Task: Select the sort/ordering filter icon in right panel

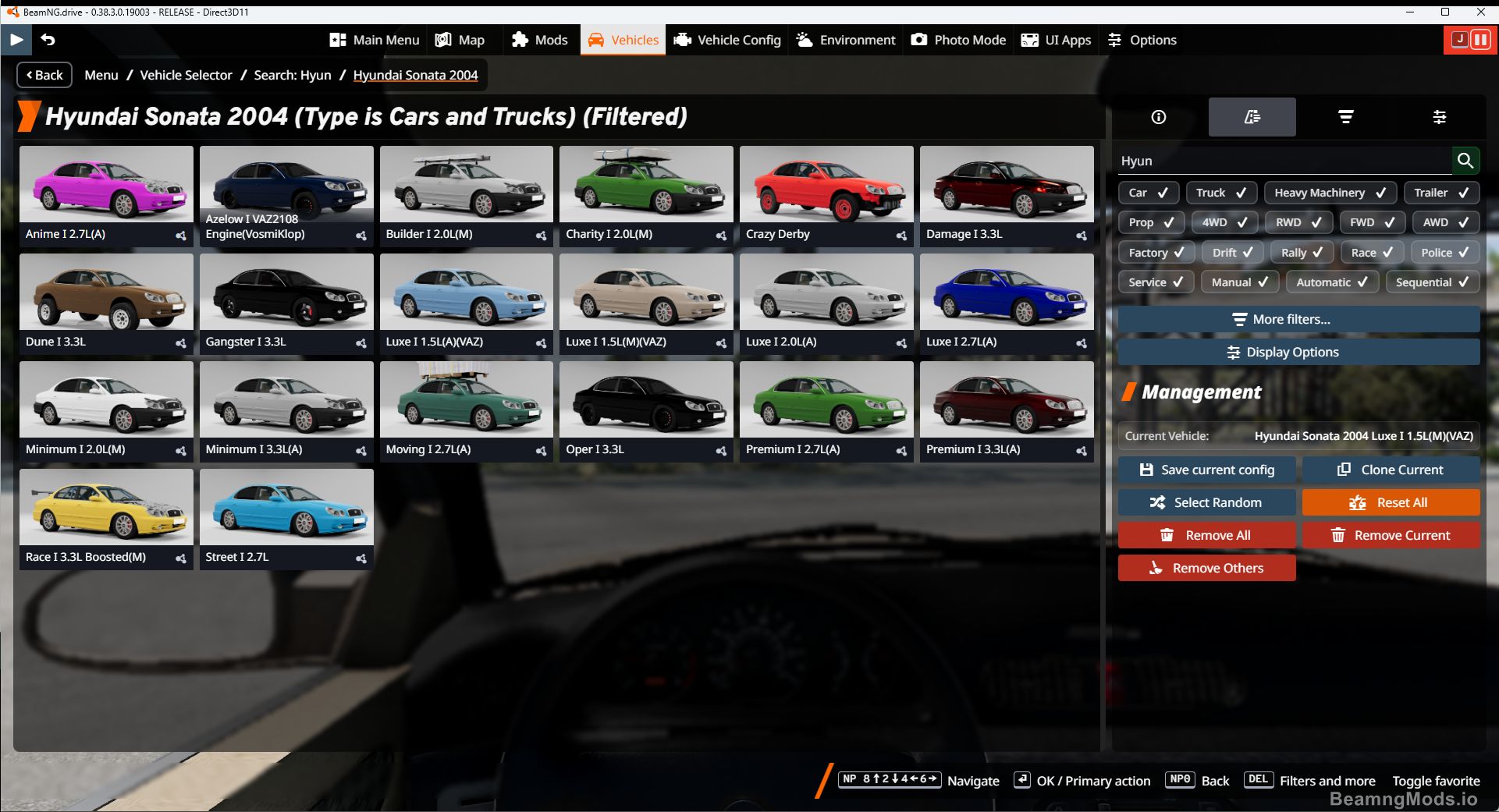Action: [1346, 117]
